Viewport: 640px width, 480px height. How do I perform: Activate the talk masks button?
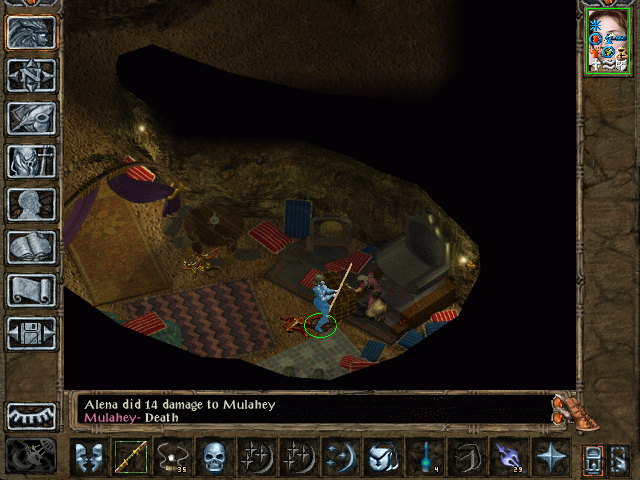click(88, 457)
